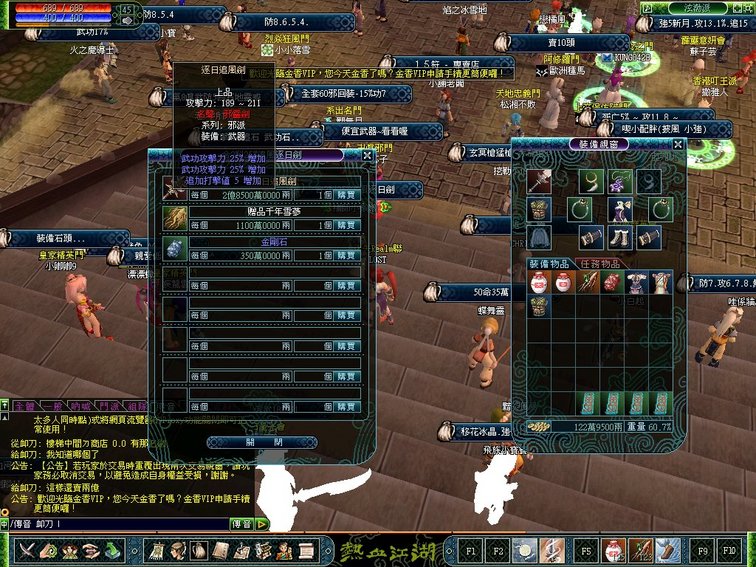Activate the F1 hotkey slot

pos(471,550)
